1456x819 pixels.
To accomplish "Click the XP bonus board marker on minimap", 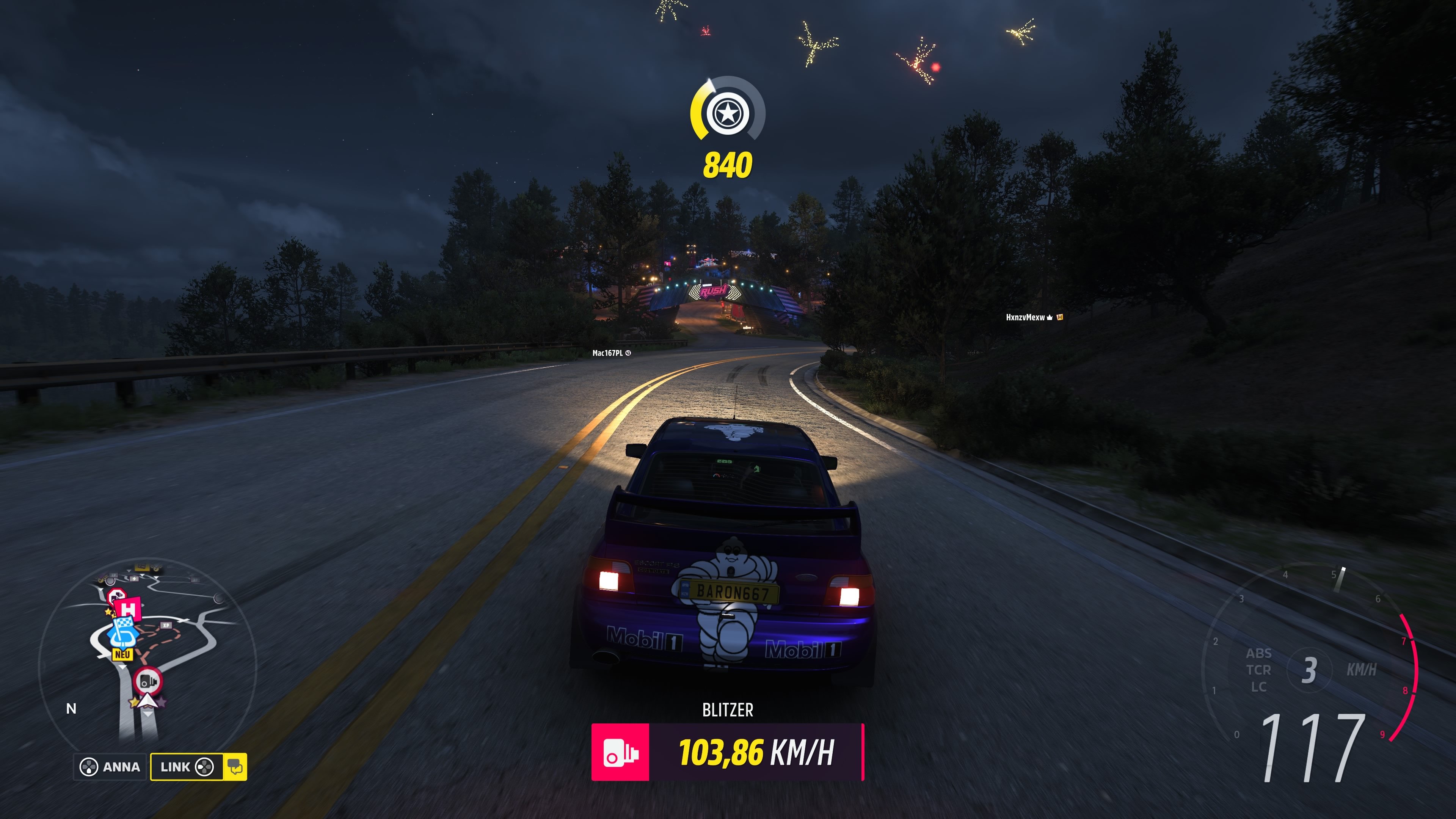I will [x=166, y=625].
